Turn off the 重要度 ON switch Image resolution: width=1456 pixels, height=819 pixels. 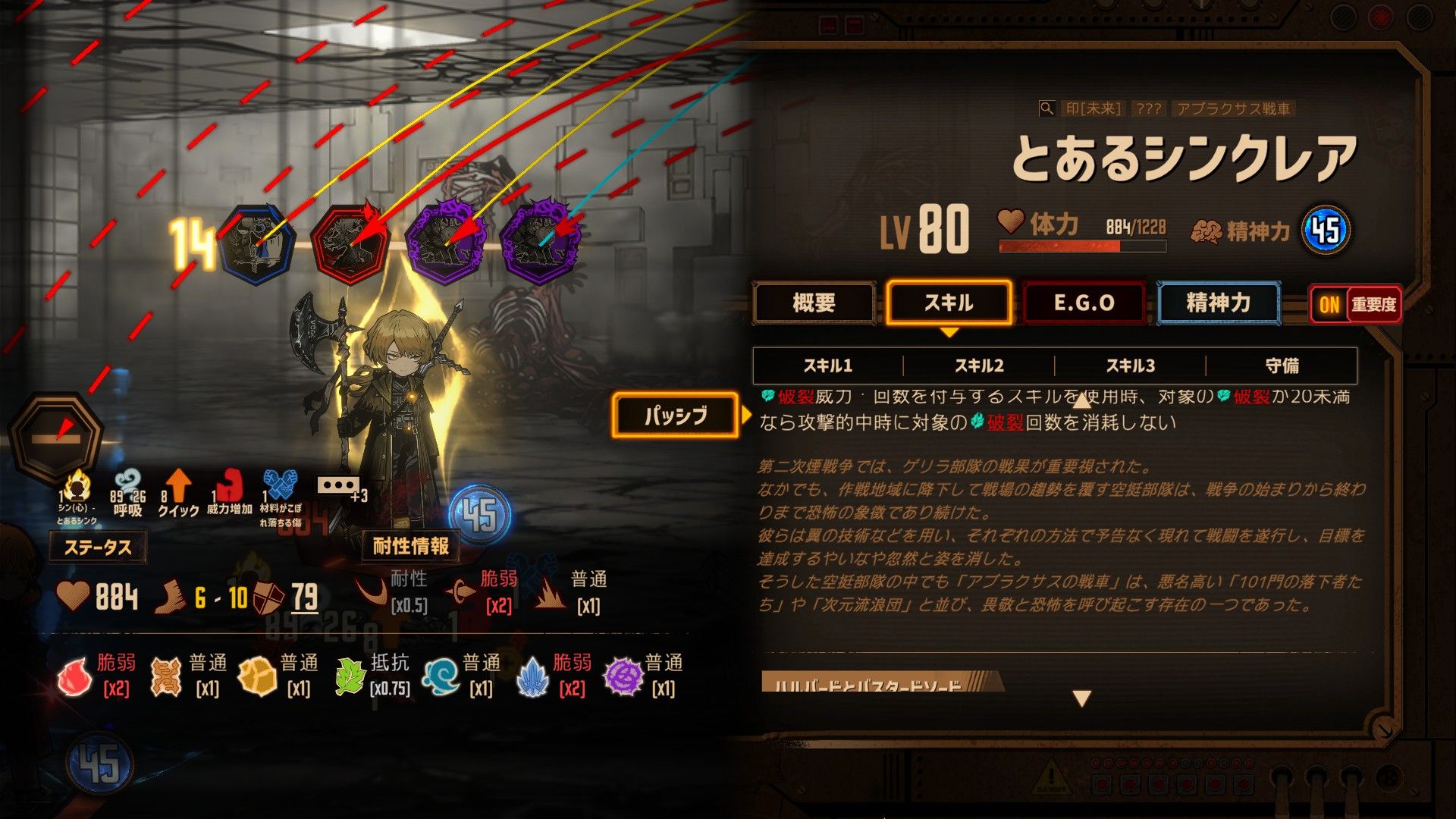coord(1329,304)
